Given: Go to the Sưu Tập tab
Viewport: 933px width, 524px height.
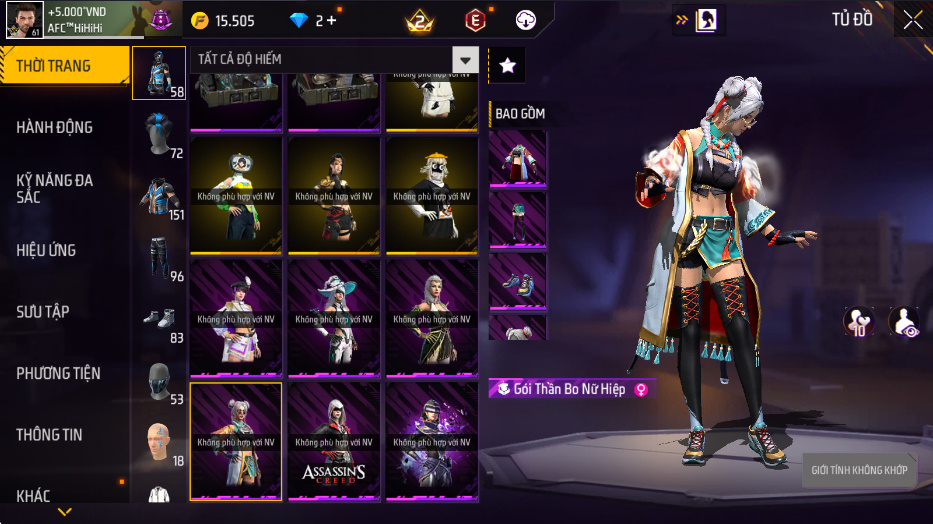Looking at the screenshot, I should 64,312.
